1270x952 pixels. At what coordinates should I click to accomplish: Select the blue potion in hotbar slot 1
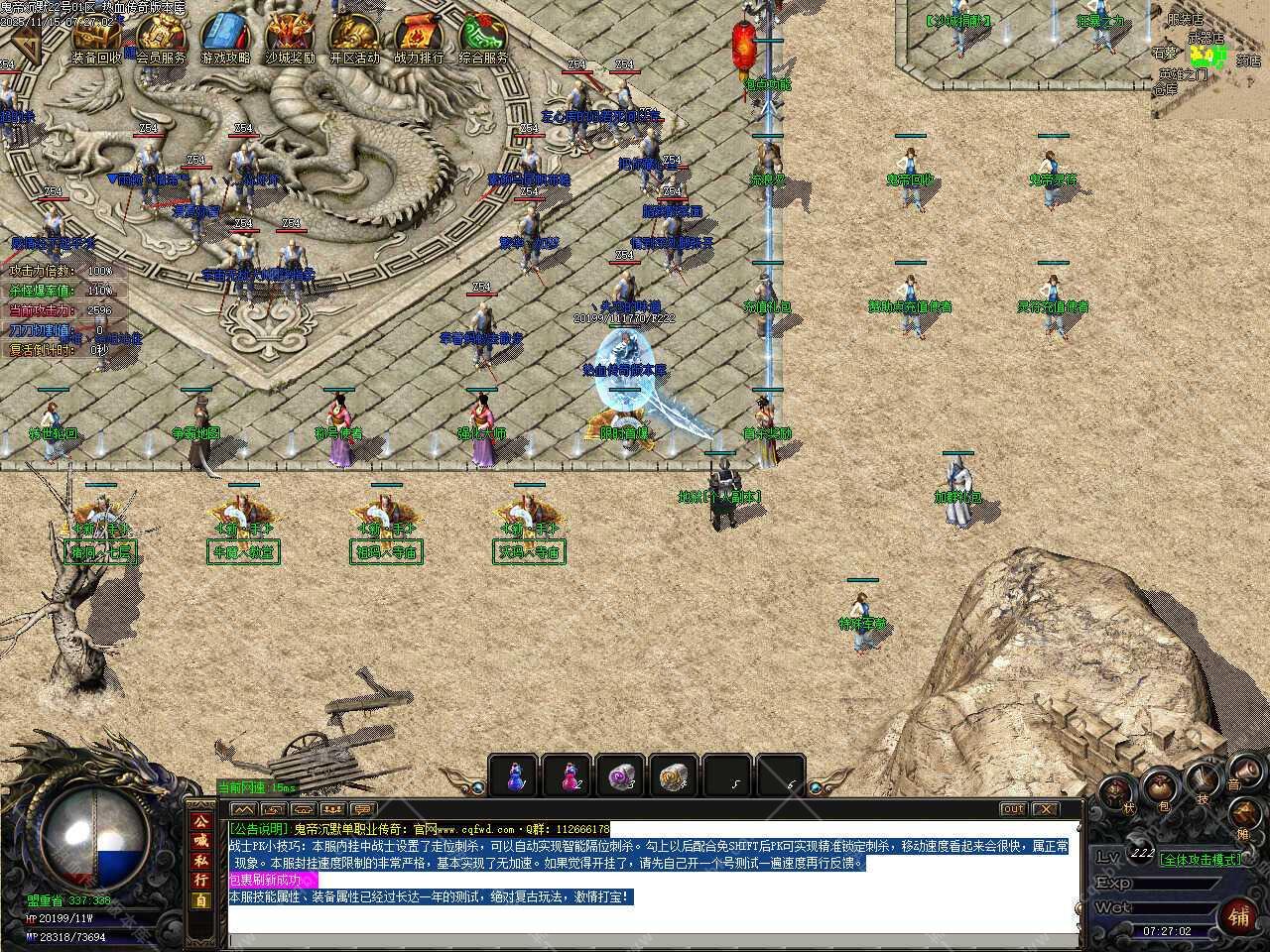515,775
